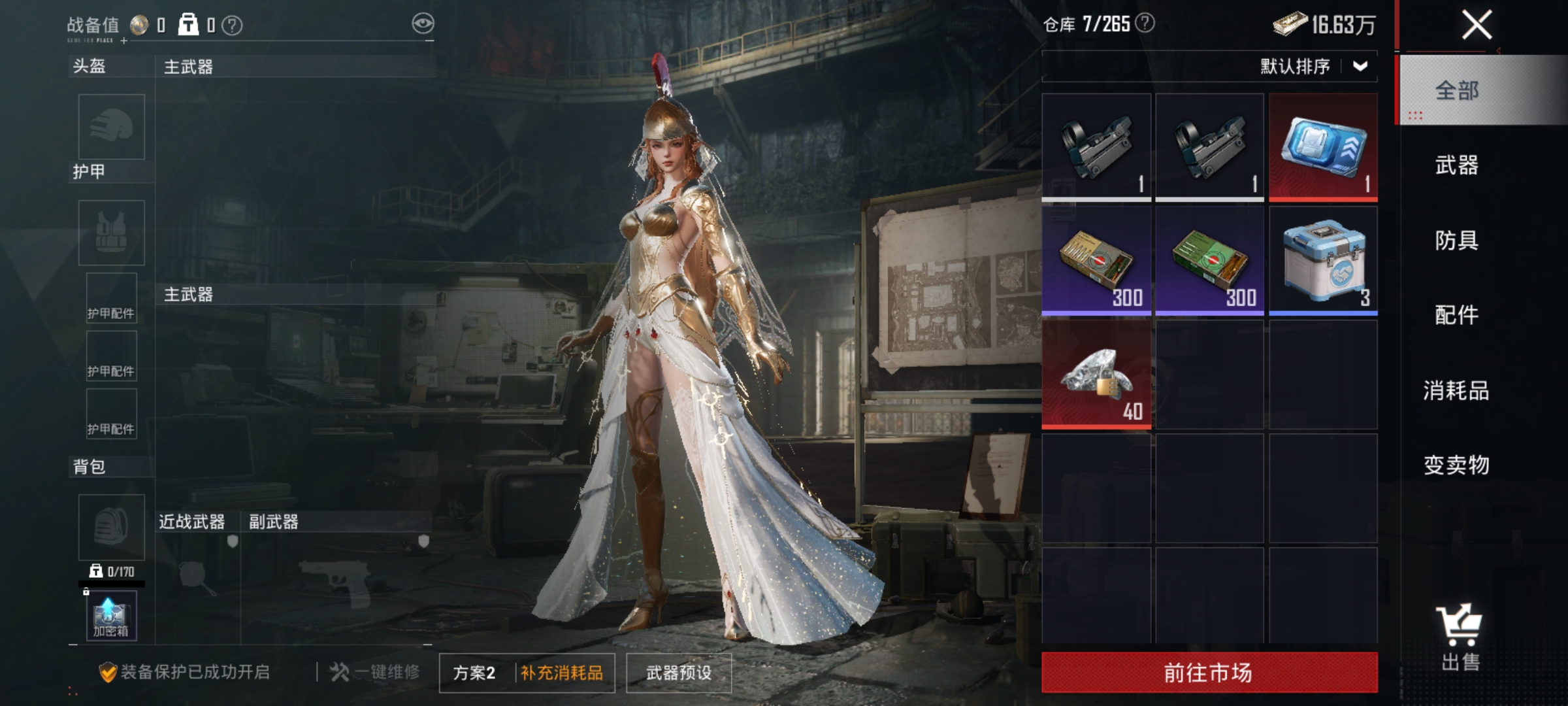
Task: Select the blue upgrade card item
Action: pyautogui.click(x=1323, y=146)
